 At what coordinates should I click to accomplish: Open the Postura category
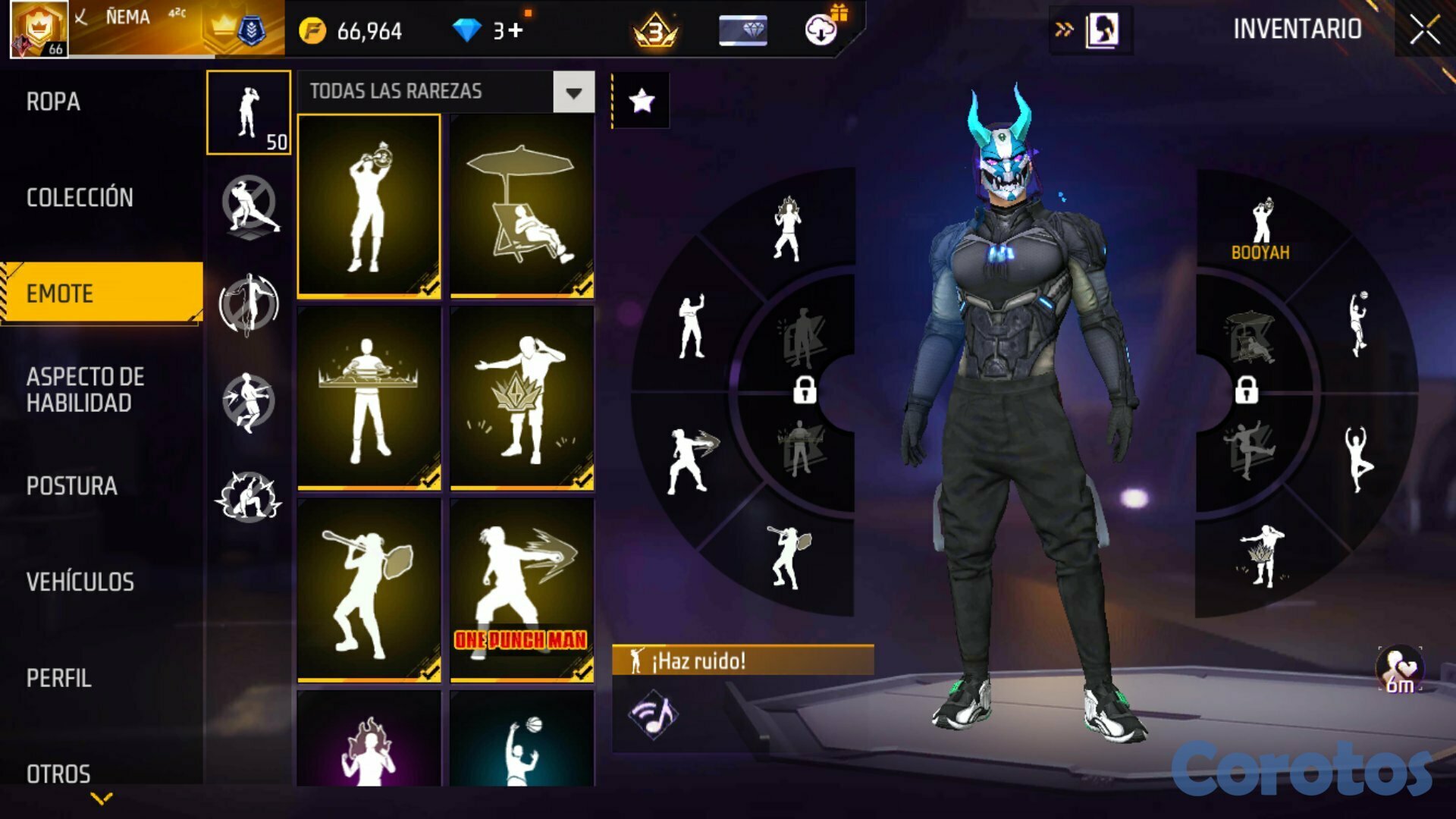tap(71, 486)
